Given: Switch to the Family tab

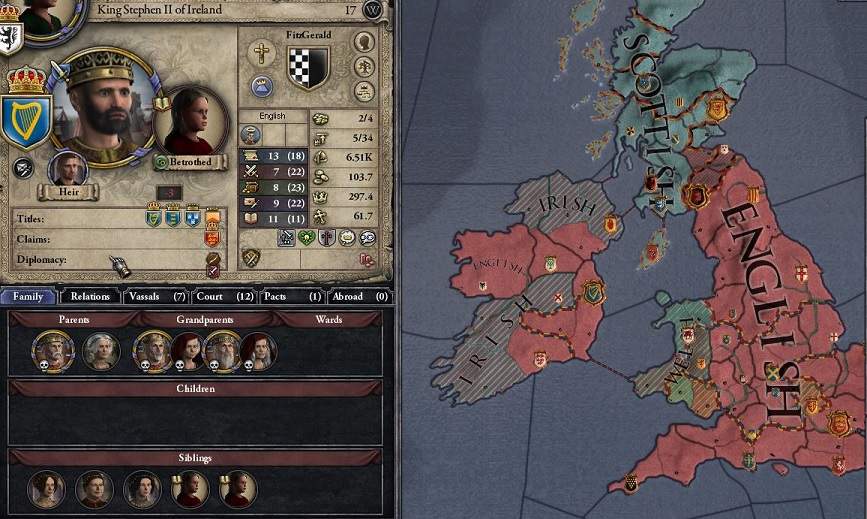Looking at the screenshot, I should [x=28, y=296].
